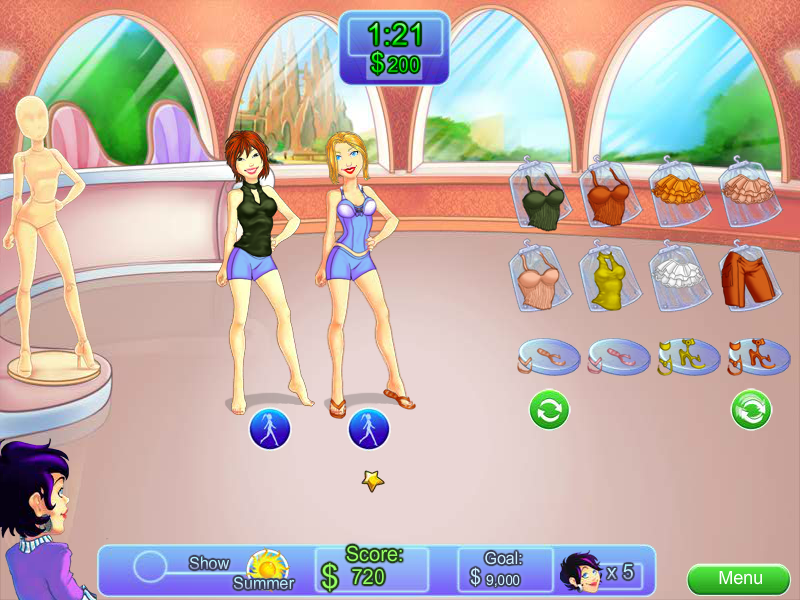Image resolution: width=800 pixels, height=600 pixels.
Task: Pick the peach pink corset top
Action: 540,277
